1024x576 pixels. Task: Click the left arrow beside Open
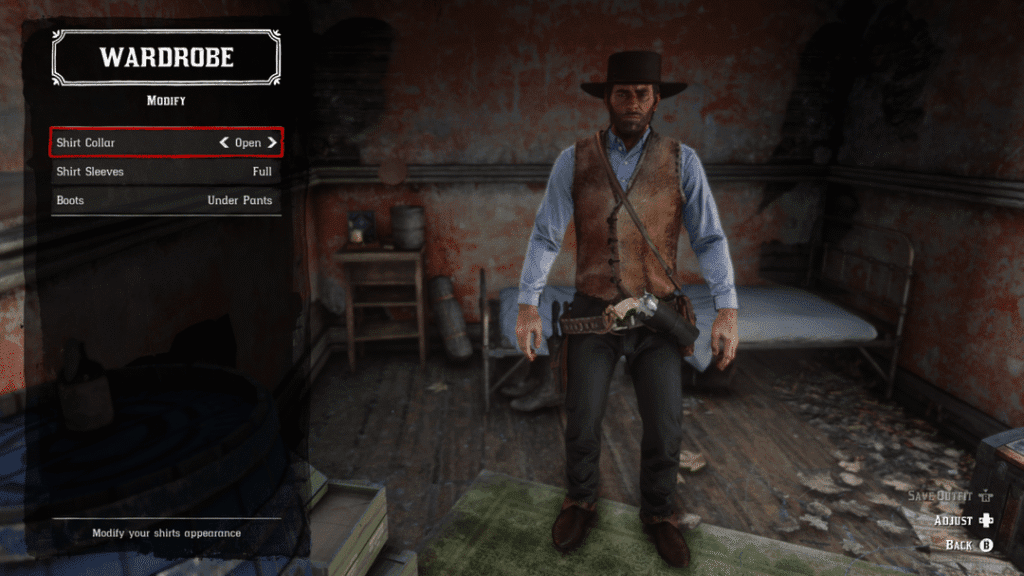click(x=224, y=143)
